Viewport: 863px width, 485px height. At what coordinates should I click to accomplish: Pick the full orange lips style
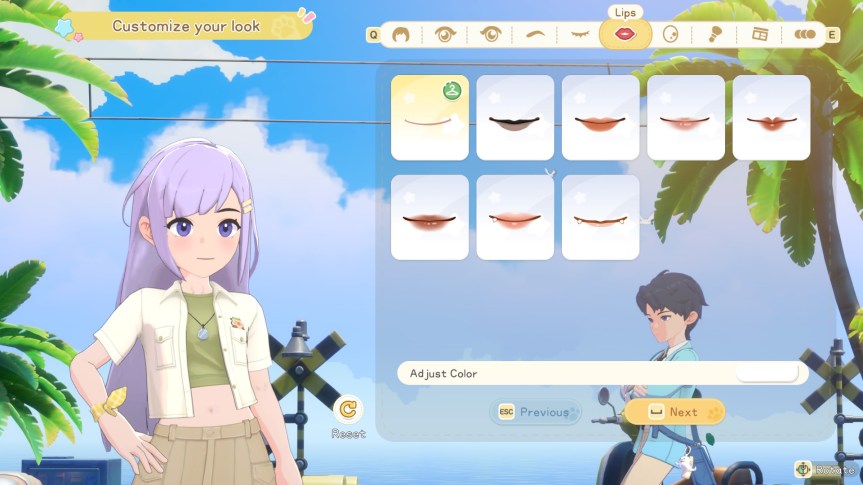pyautogui.click(x=601, y=118)
